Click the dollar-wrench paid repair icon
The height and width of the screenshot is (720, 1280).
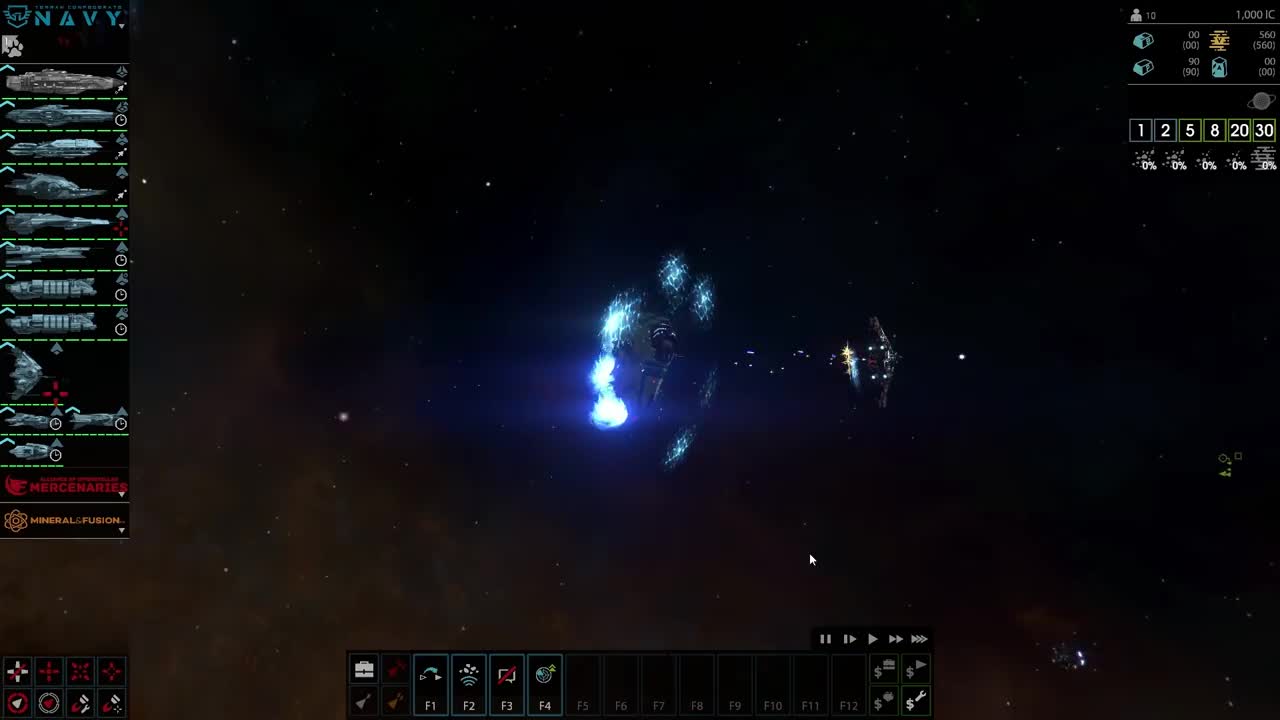coord(918,700)
